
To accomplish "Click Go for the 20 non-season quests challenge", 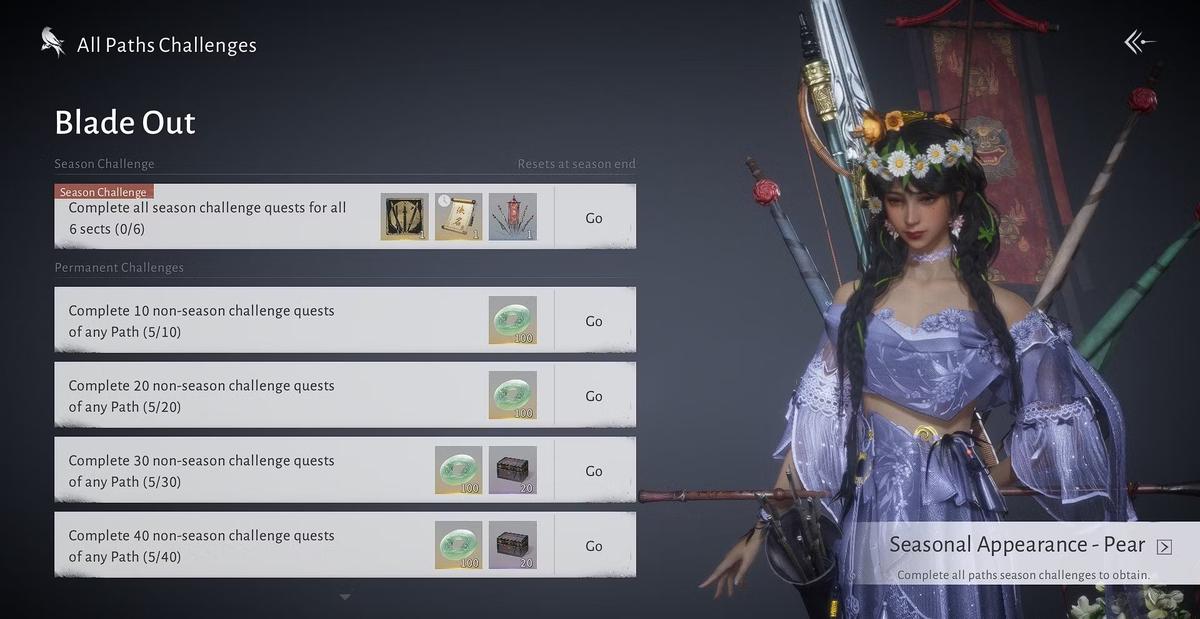I will pos(594,396).
